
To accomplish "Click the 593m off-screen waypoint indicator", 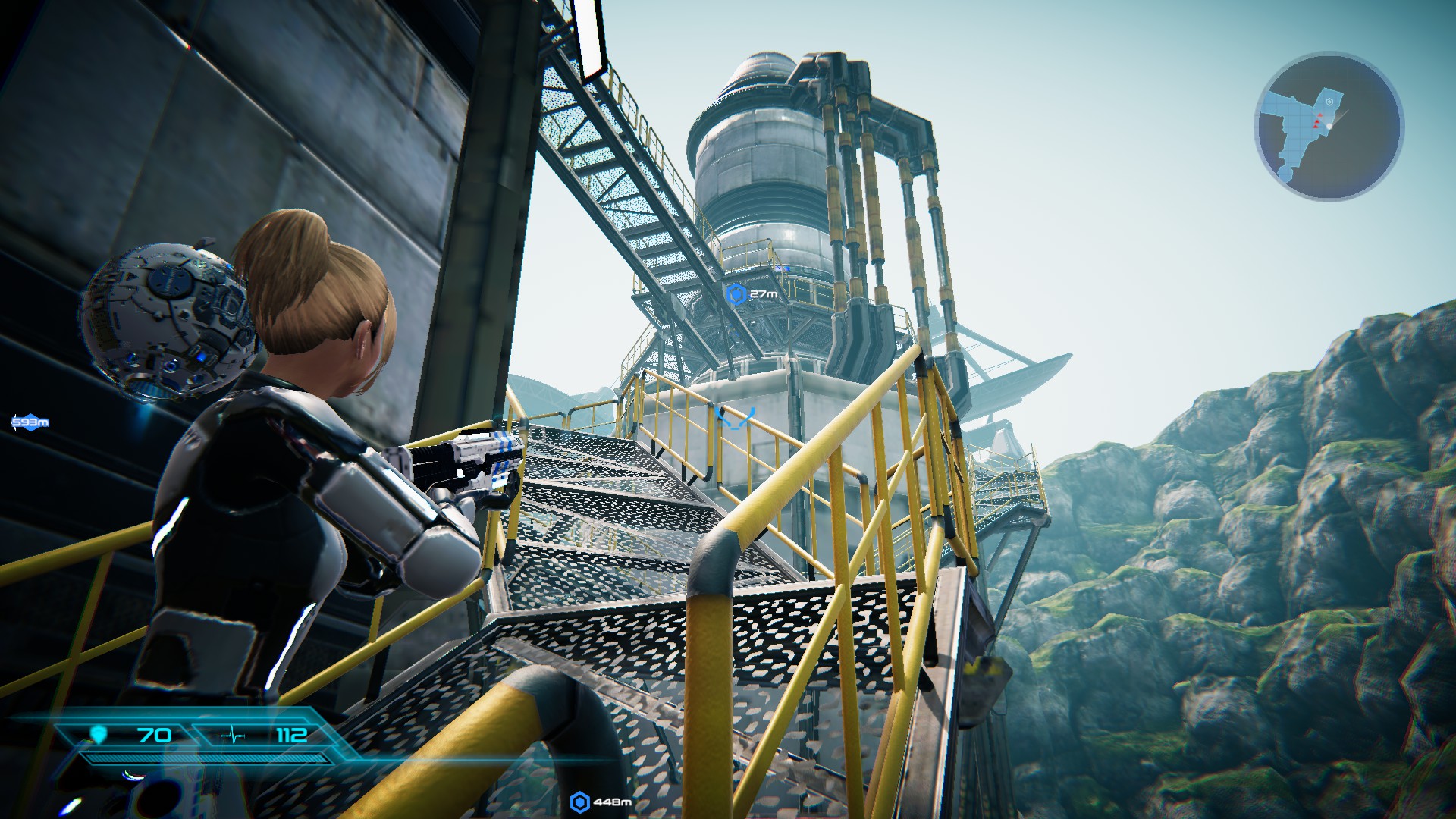I will [x=30, y=422].
